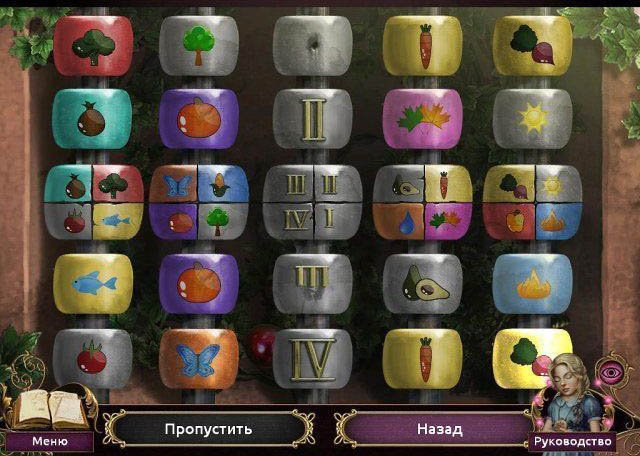Choose the large single Roman numeral III tile
The image size is (640, 456).
click(312, 281)
